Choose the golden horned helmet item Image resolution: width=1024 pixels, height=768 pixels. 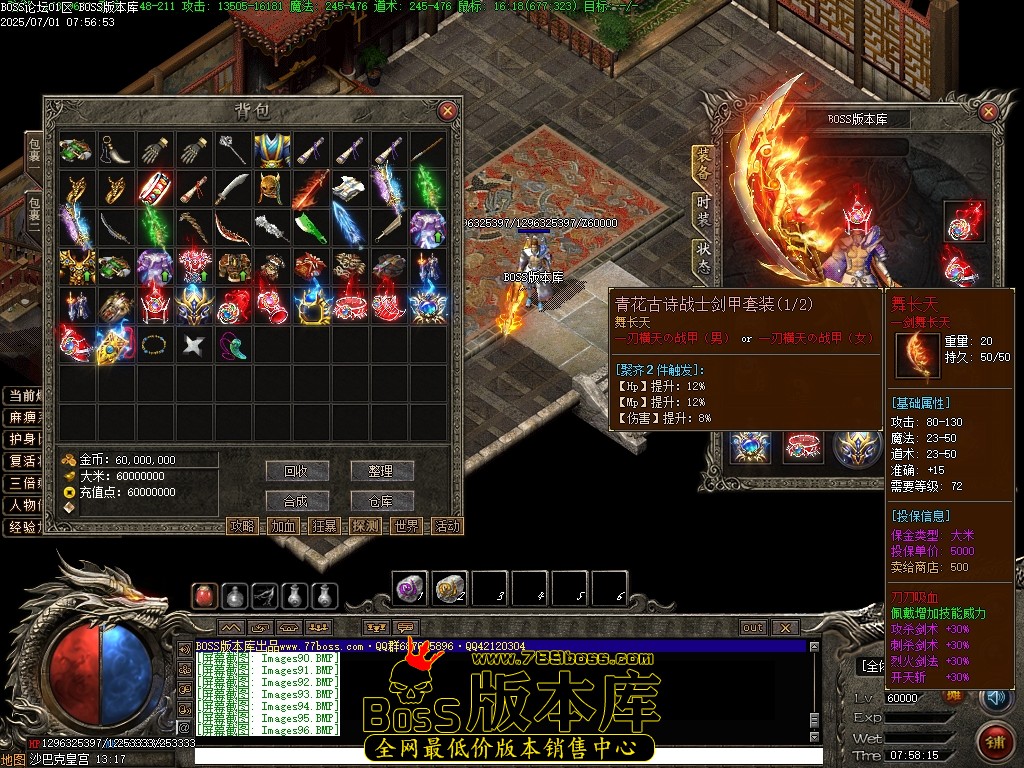271,189
